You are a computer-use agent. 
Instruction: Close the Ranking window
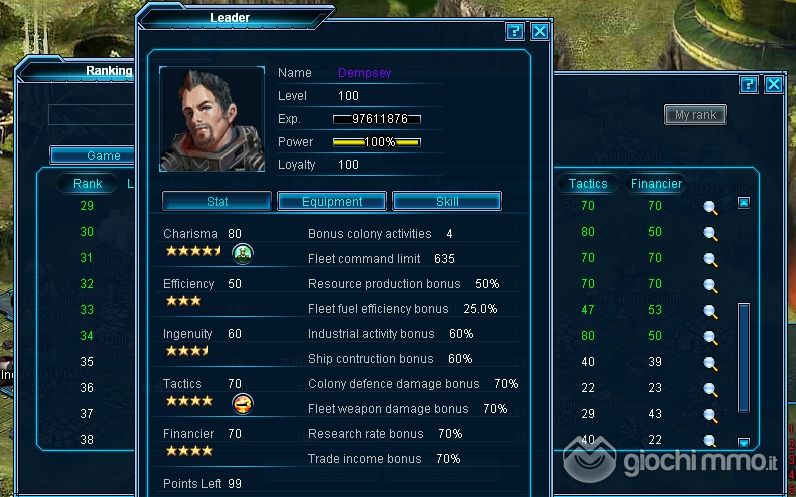tap(773, 85)
